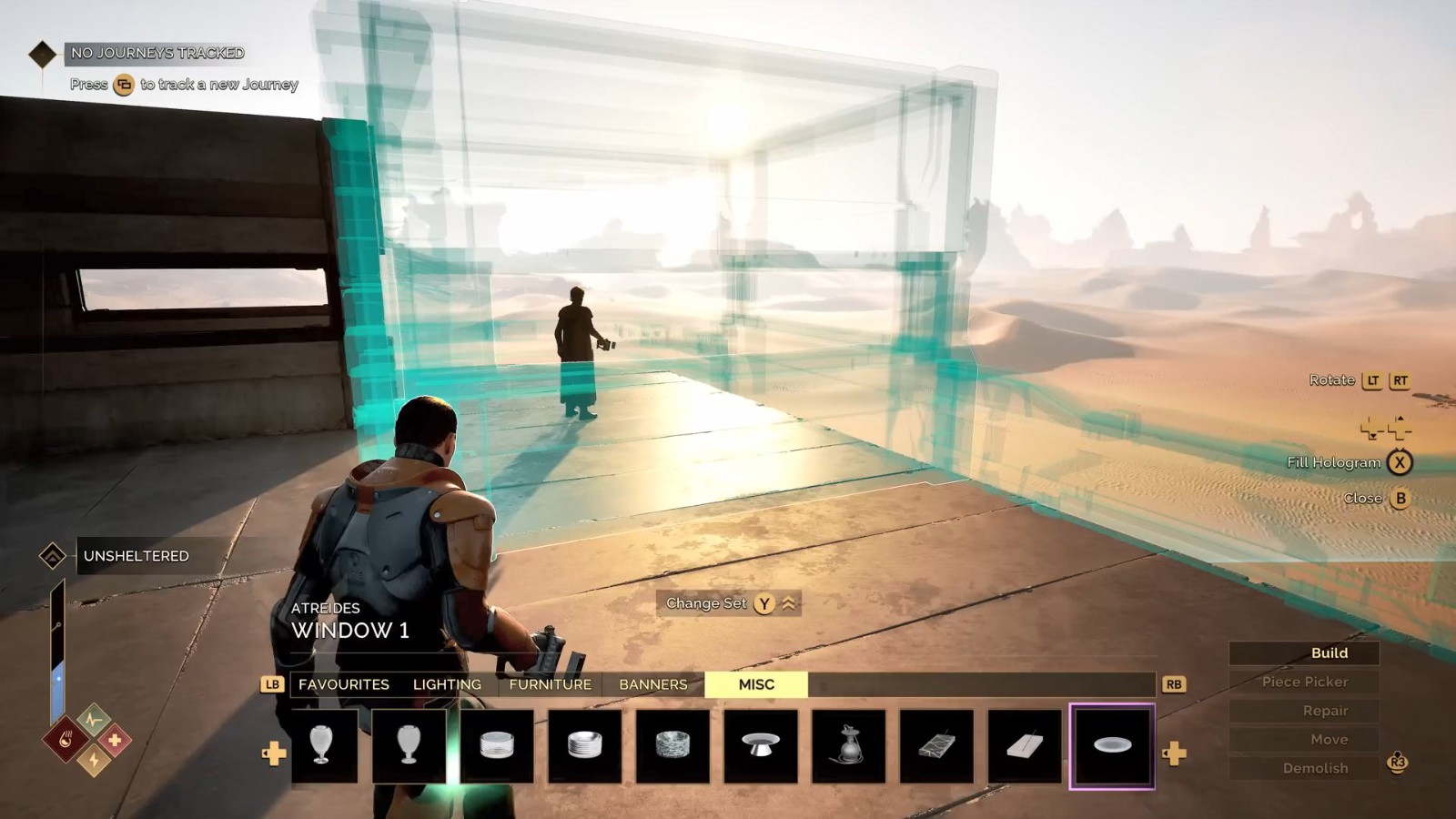This screenshot has height=819, width=1456.
Task: Activate the Build mode option
Action: (1329, 652)
